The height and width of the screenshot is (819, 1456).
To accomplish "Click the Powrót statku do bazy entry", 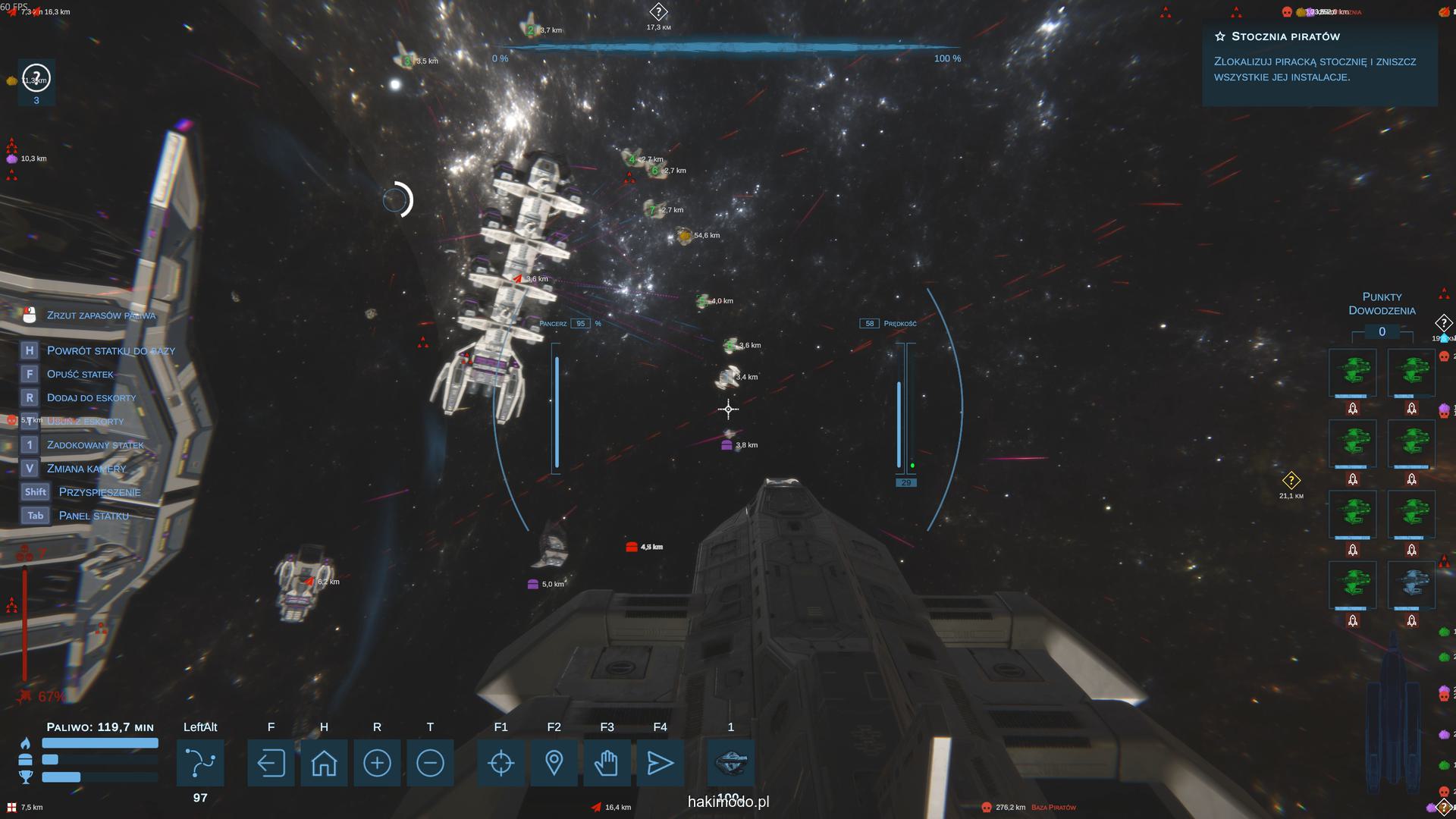I will point(111,350).
